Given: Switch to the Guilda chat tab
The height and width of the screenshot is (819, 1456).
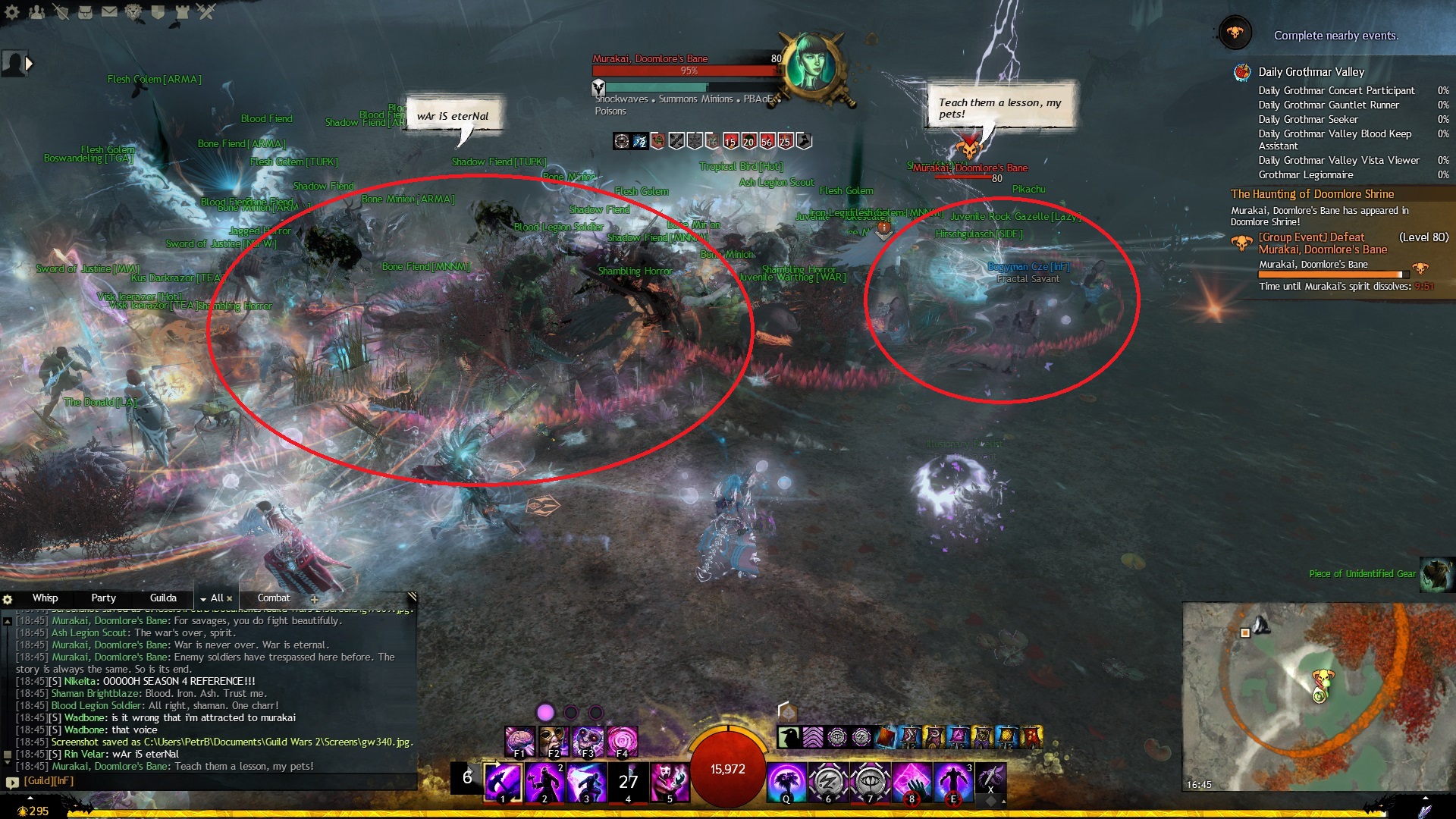Looking at the screenshot, I should tap(163, 598).
